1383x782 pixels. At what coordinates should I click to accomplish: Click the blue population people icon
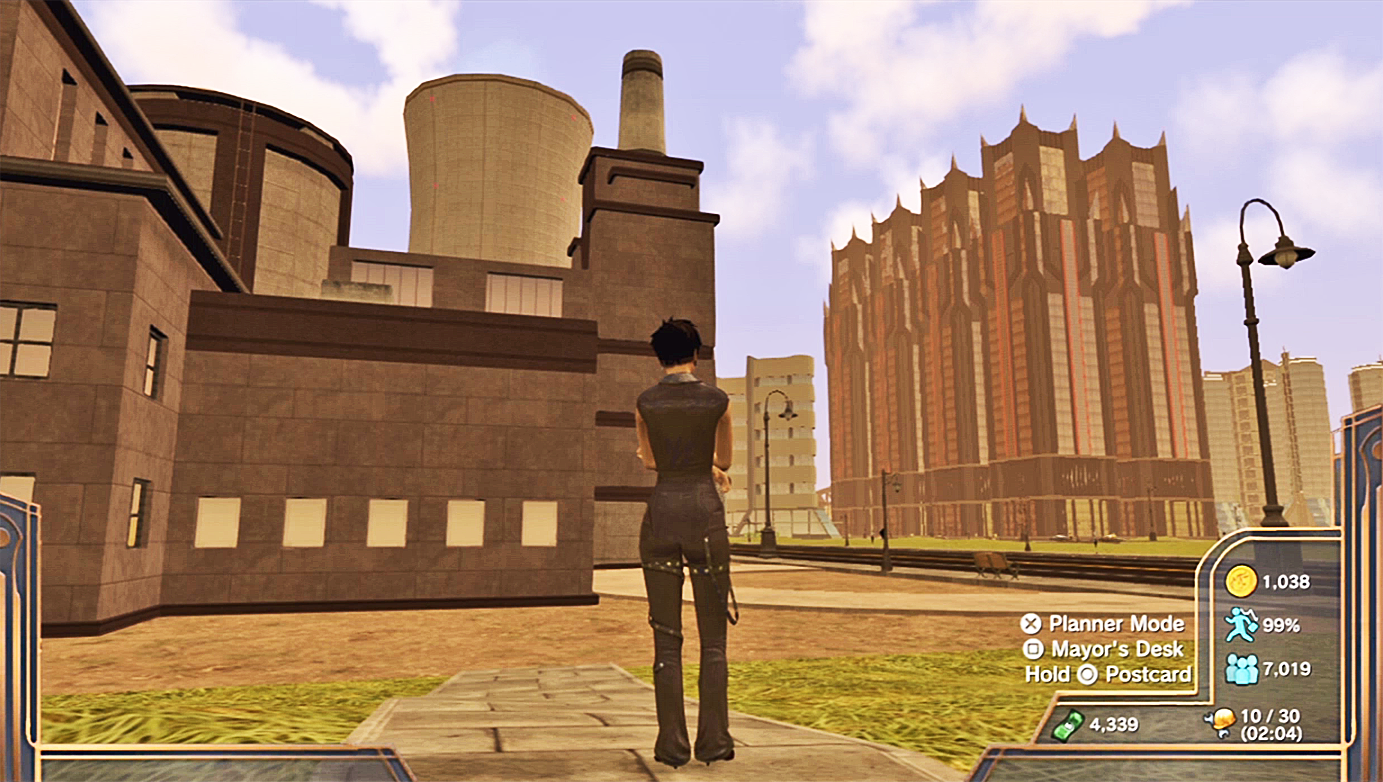coord(1241,668)
